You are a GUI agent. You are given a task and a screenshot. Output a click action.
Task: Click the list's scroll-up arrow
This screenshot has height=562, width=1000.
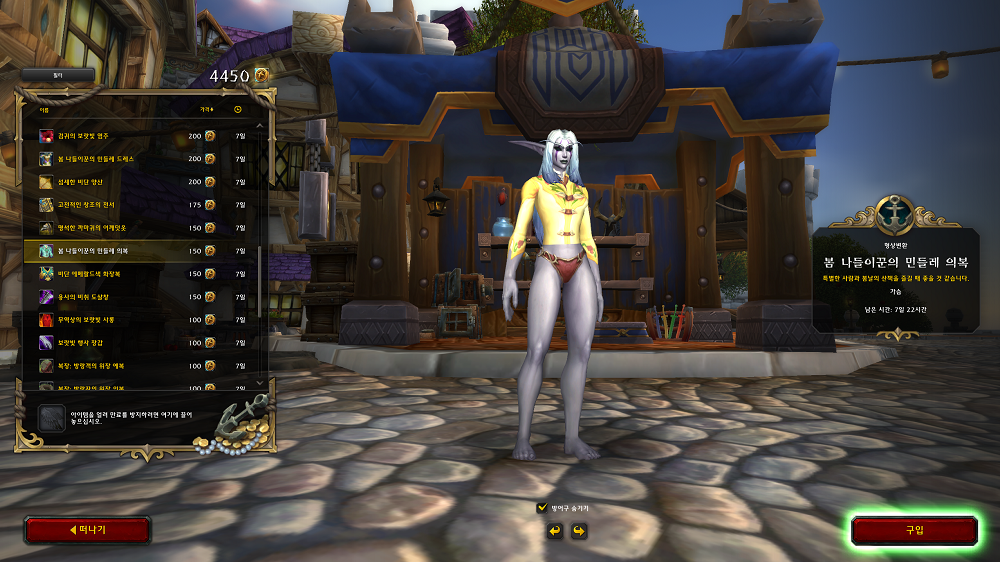point(261,127)
